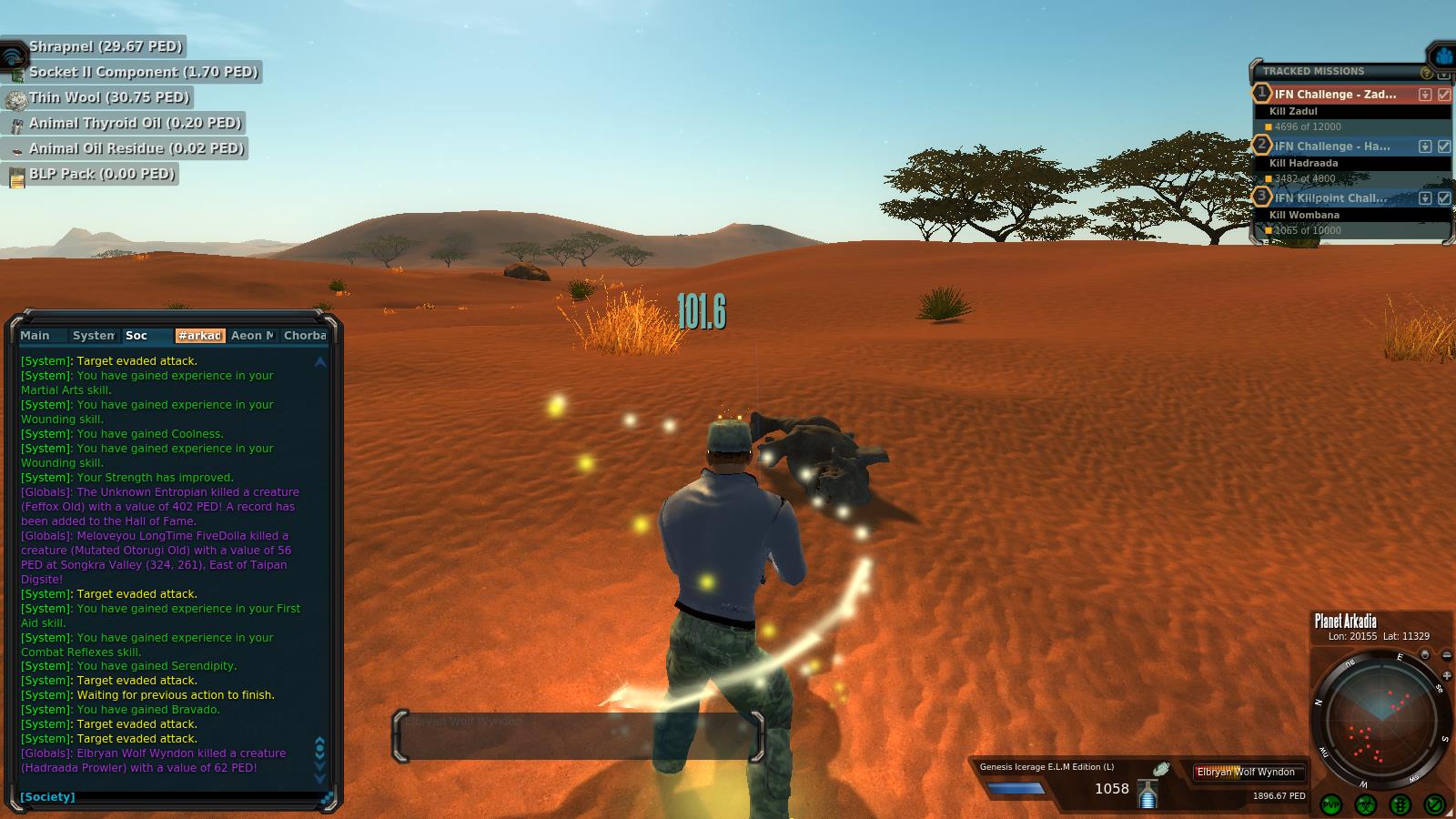Untick the Kill Zadul mission tracking checkbox

click(1444, 95)
